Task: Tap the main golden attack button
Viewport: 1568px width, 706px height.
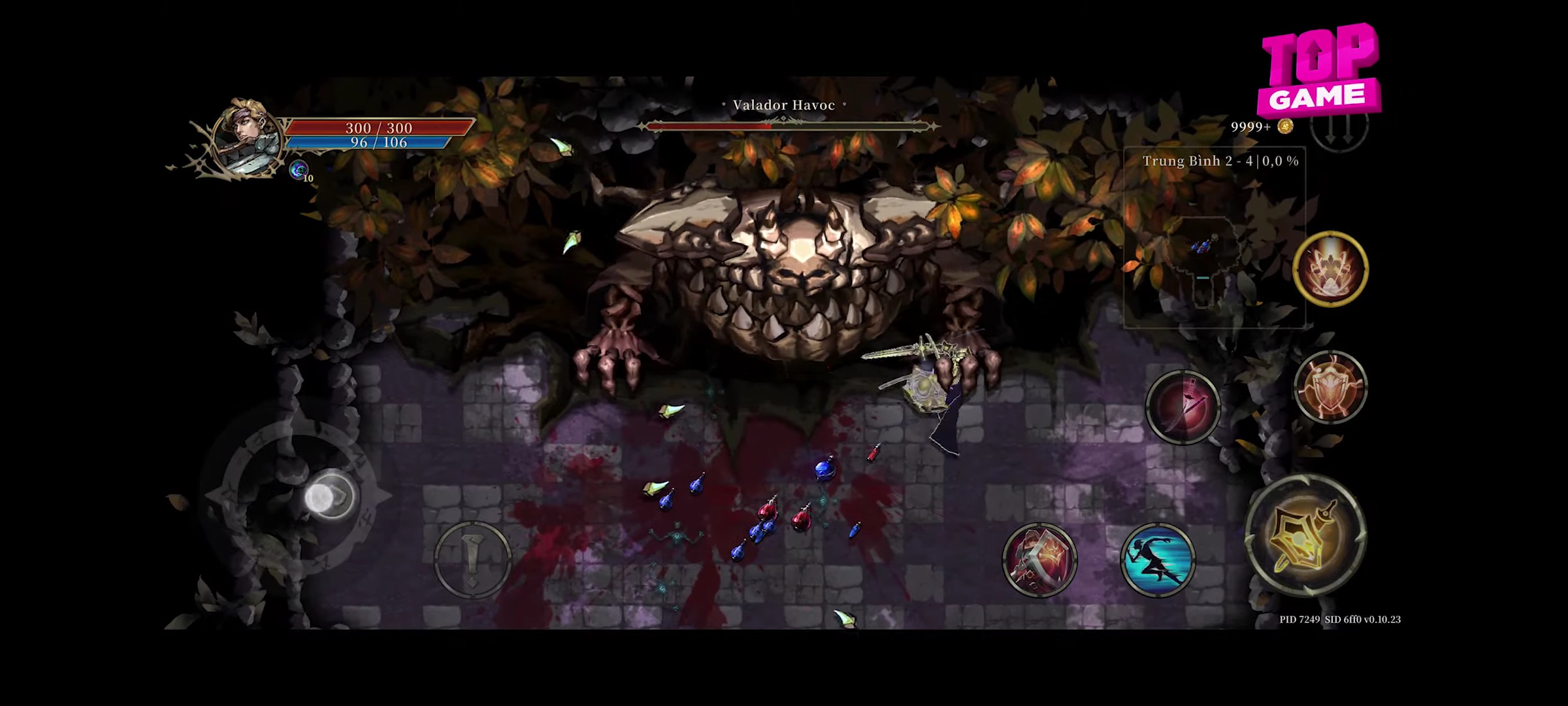Action: click(x=1306, y=536)
